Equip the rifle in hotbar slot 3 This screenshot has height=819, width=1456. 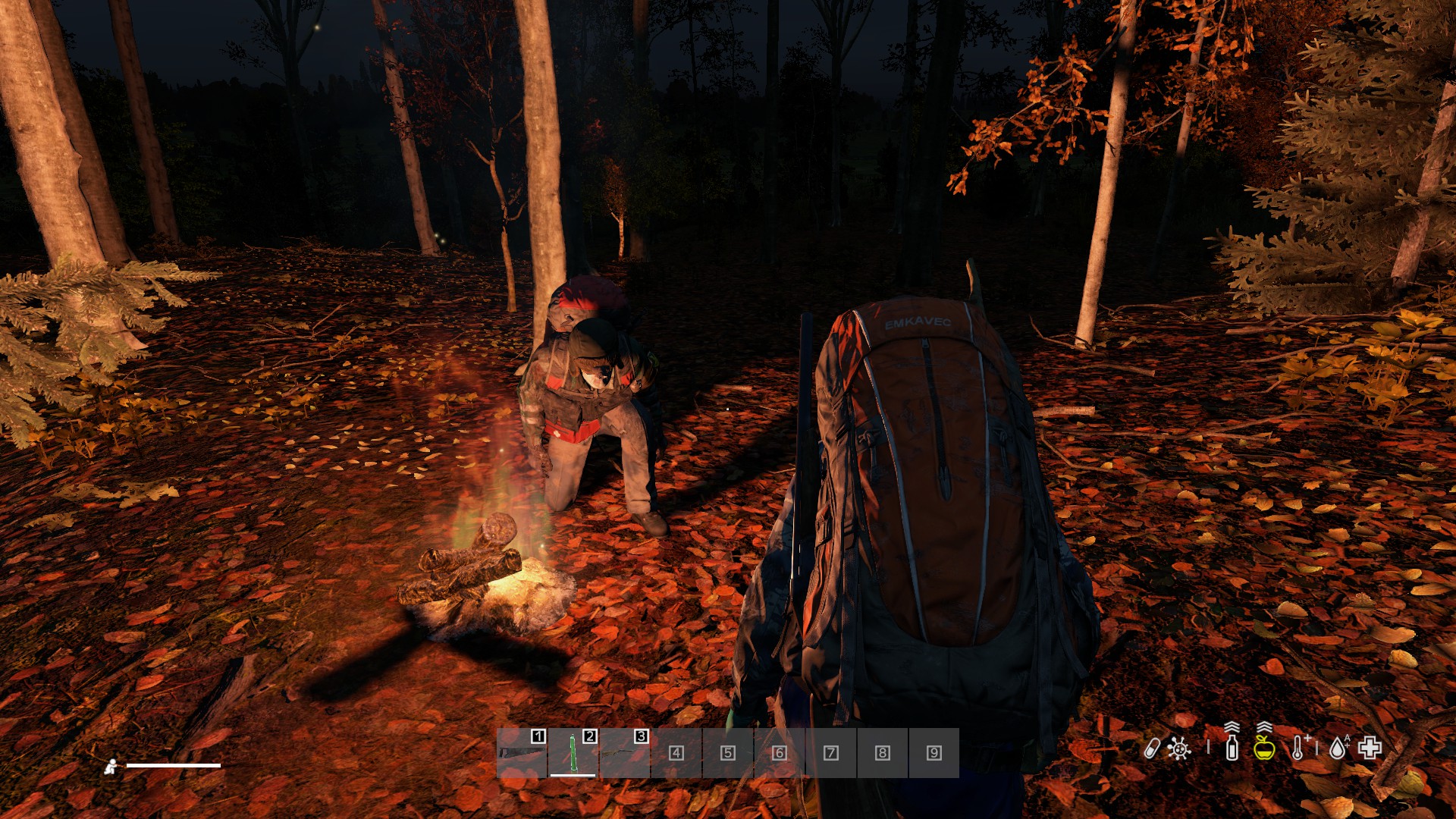[624, 753]
